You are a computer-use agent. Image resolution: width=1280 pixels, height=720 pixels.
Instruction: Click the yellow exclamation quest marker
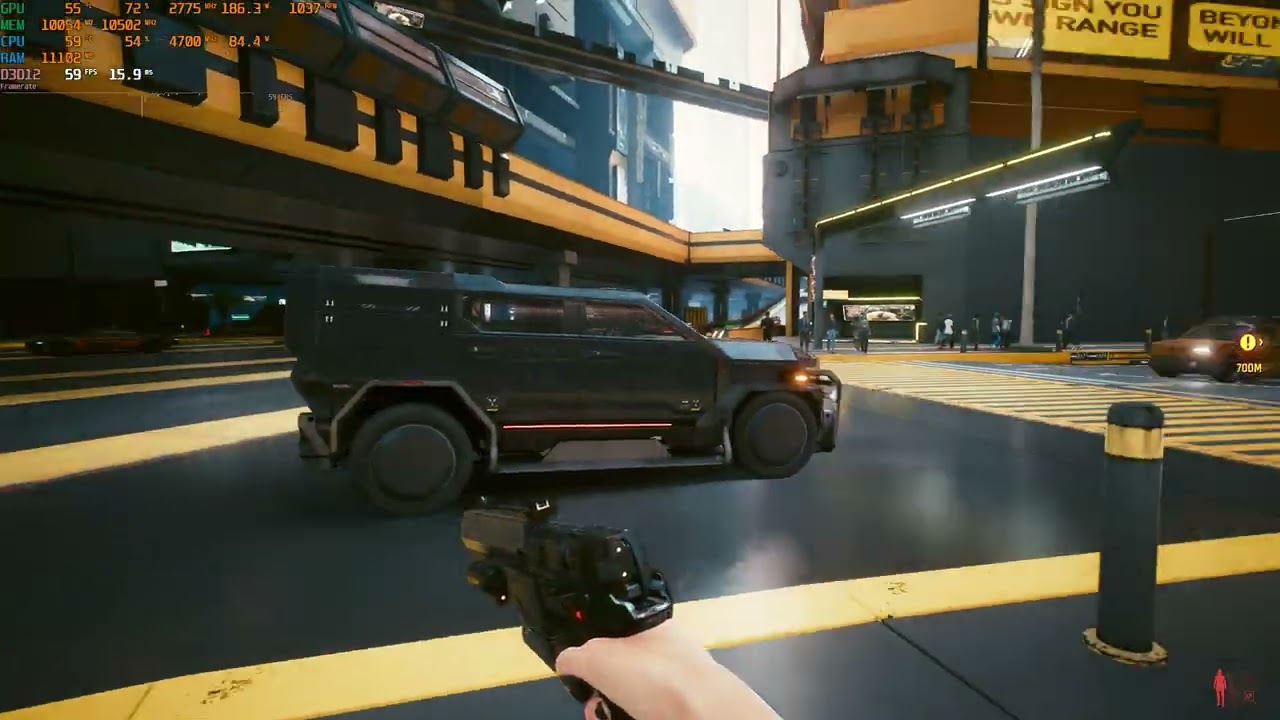tap(1247, 343)
